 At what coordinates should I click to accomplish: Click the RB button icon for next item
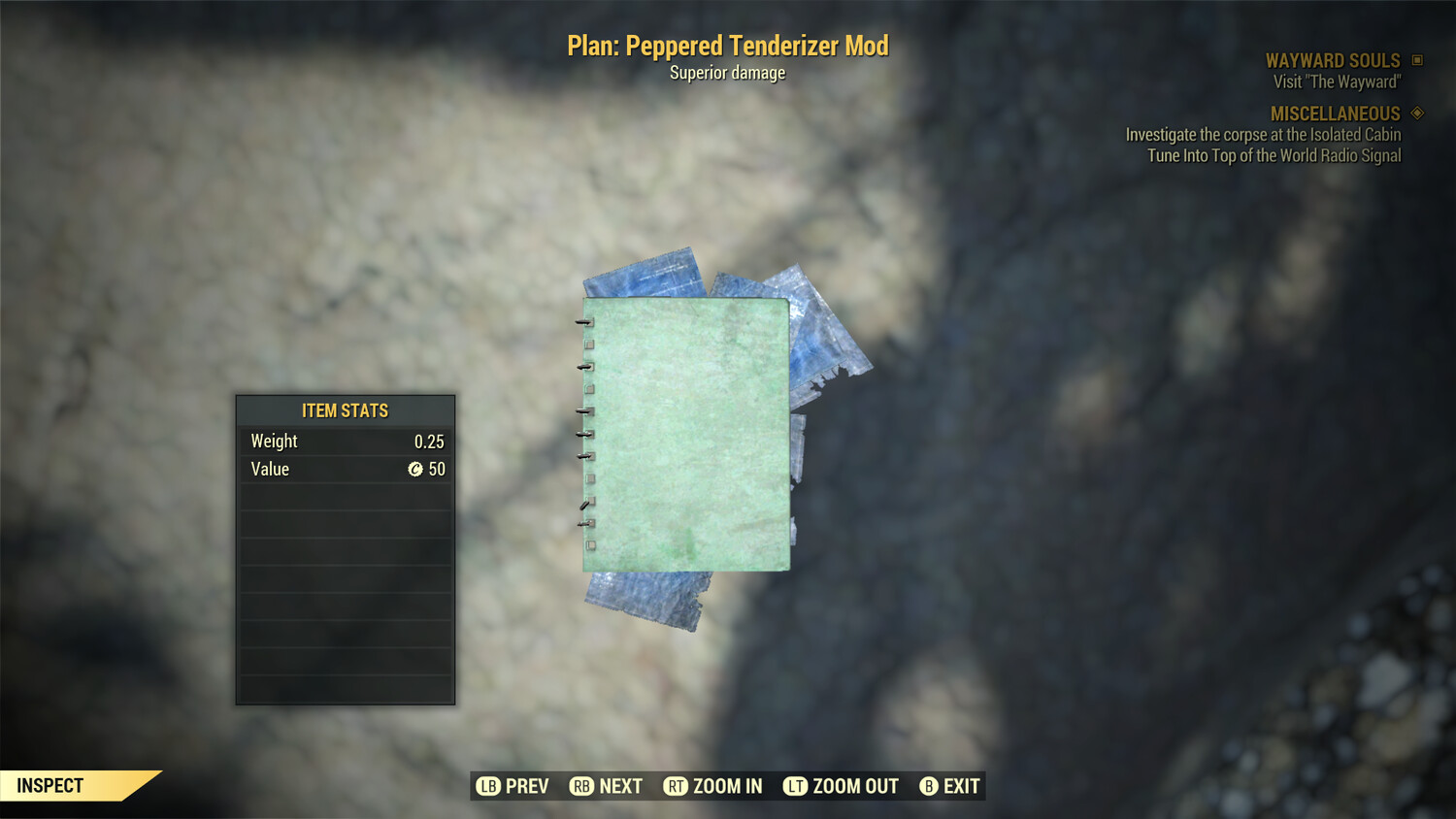coord(582,786)
